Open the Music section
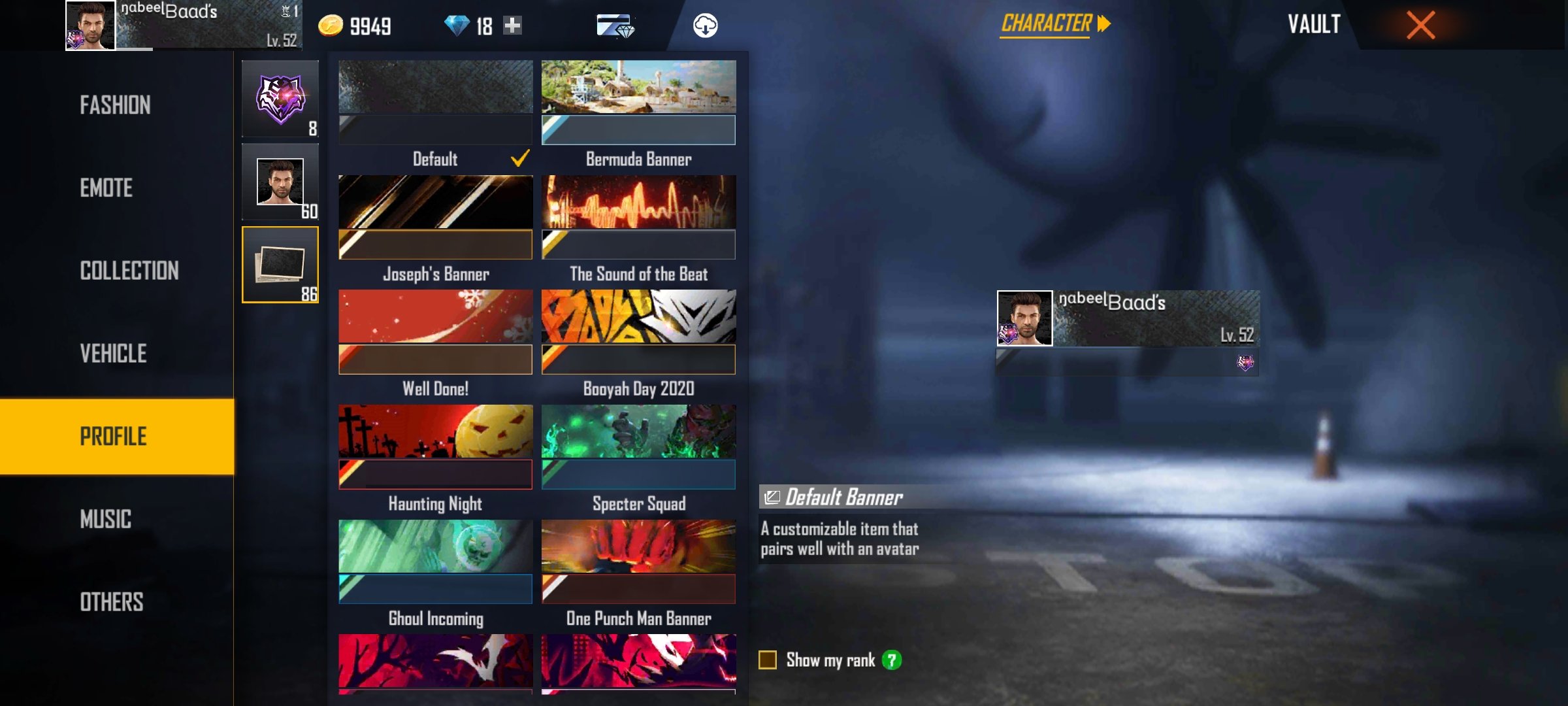 pyautogui.click(x=106, y=520)
